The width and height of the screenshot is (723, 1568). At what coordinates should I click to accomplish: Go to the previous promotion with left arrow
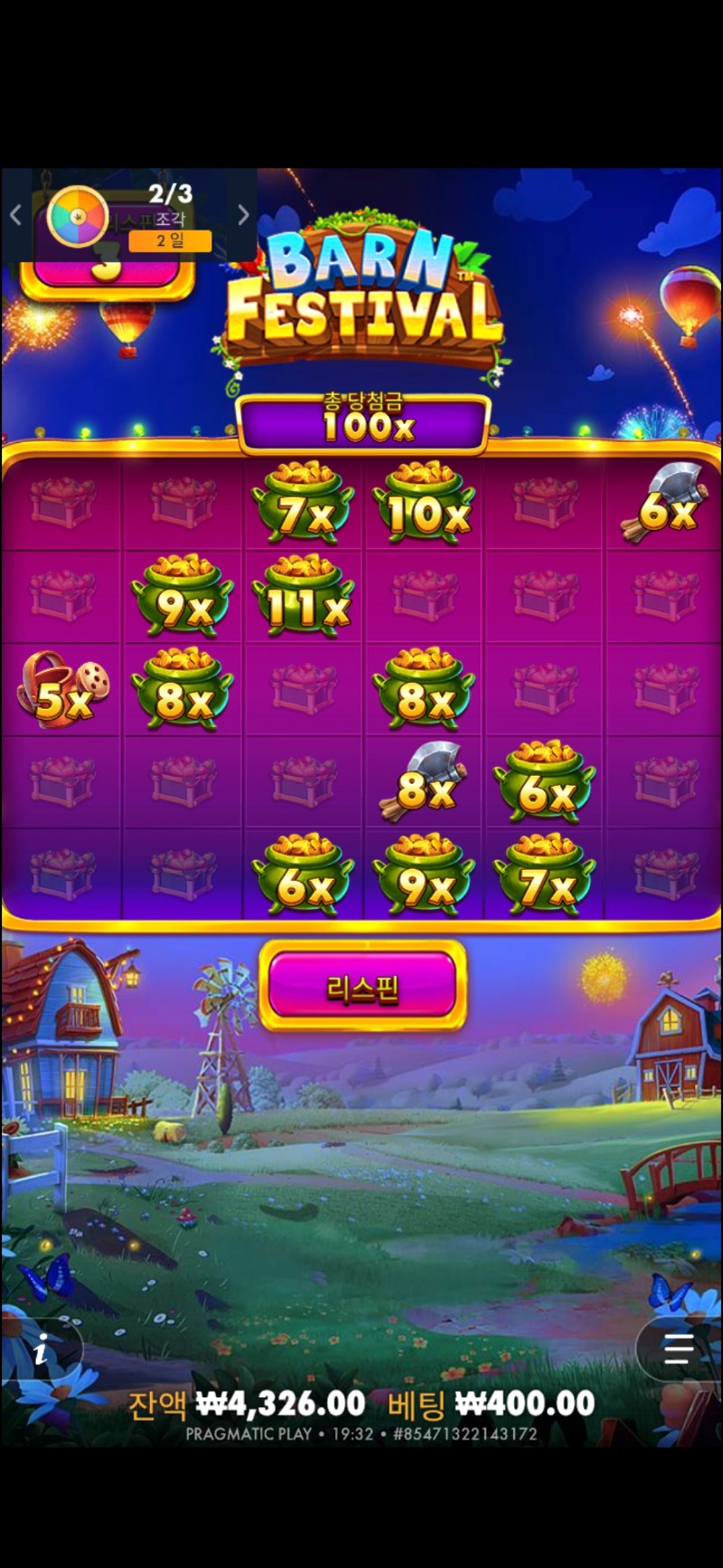tap(15, 215)
